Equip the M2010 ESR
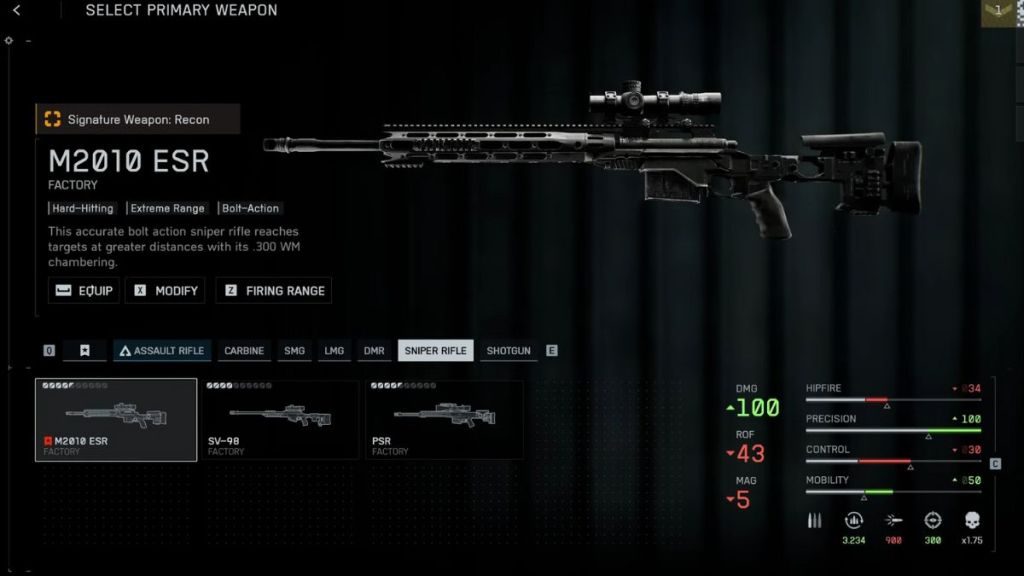 [85, 291]
